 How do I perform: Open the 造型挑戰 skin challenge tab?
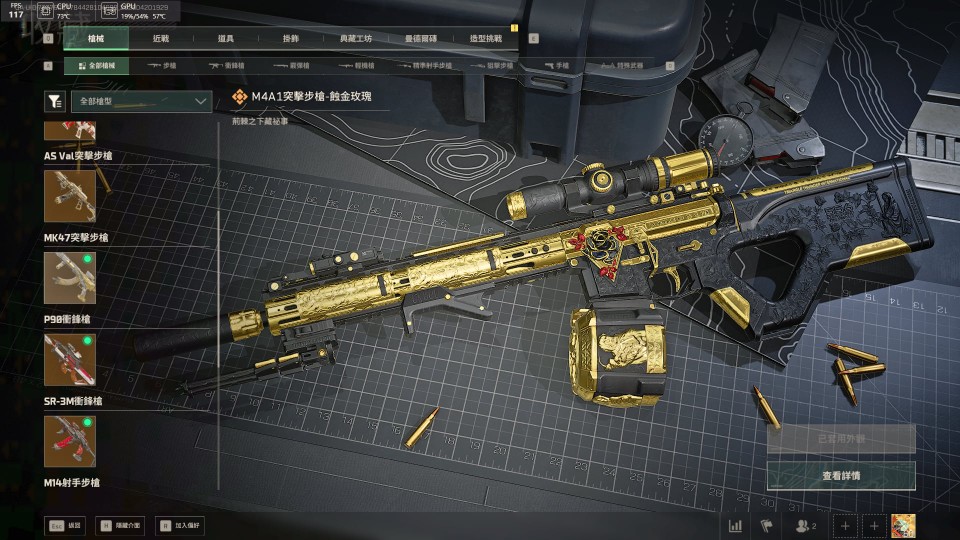(x=486, y=39)
